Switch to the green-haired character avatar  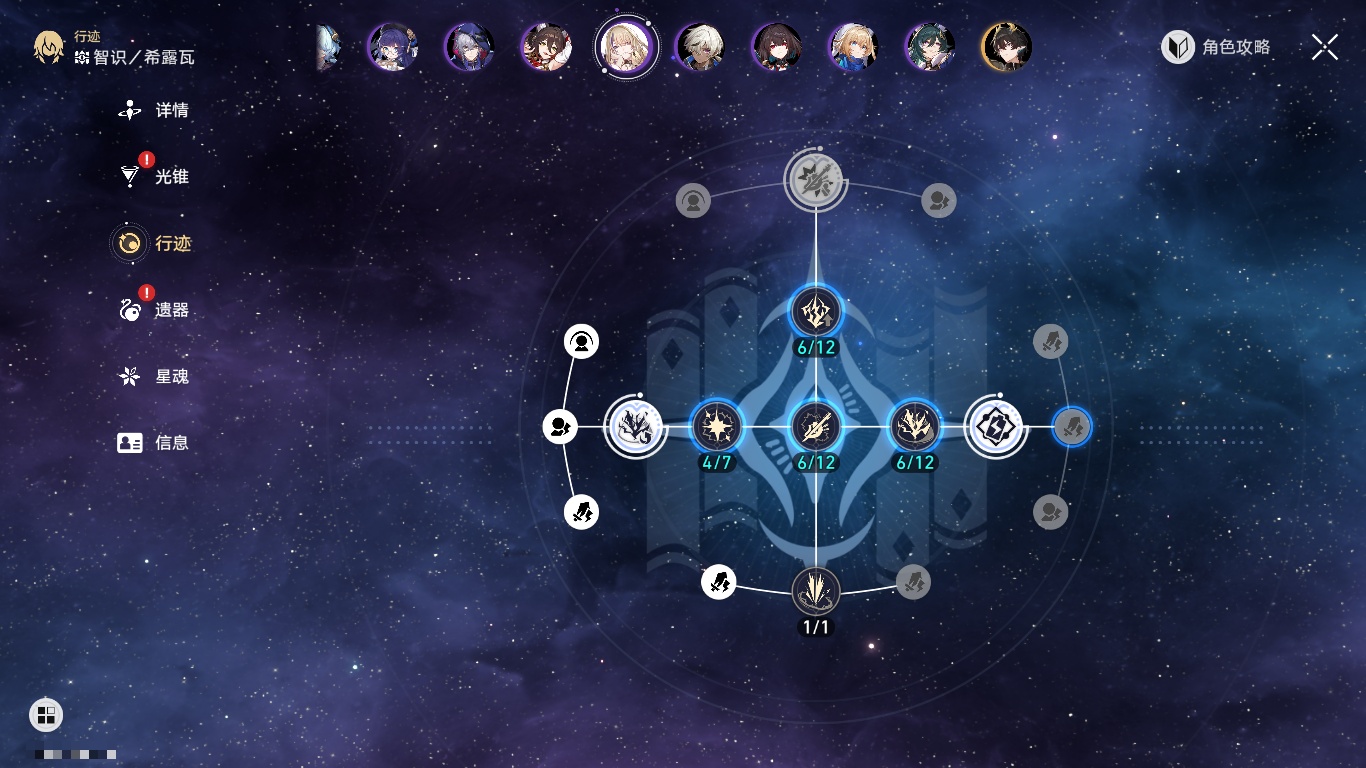coord(929,46)
